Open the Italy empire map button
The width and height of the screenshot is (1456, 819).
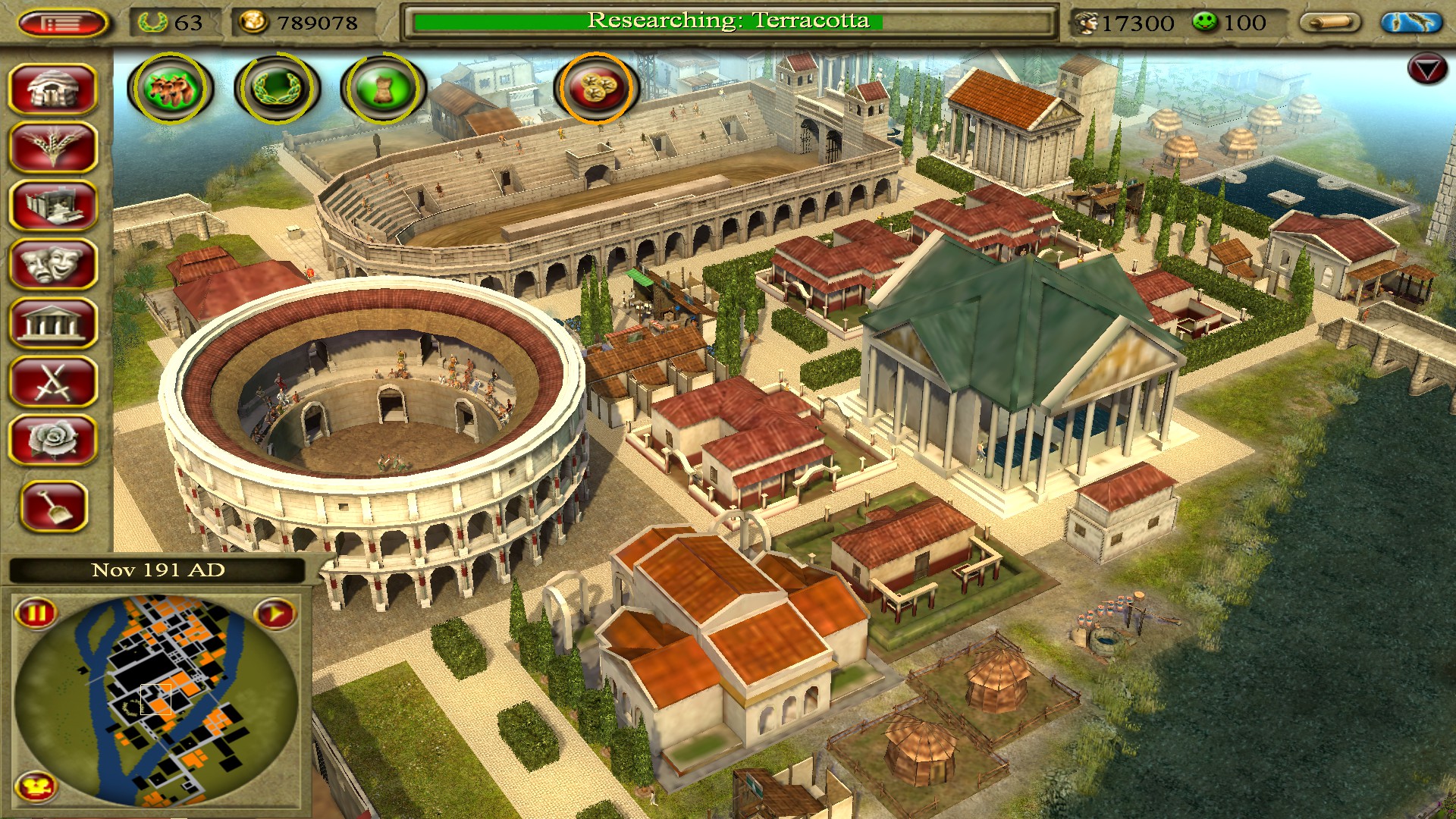point(1410,23)
